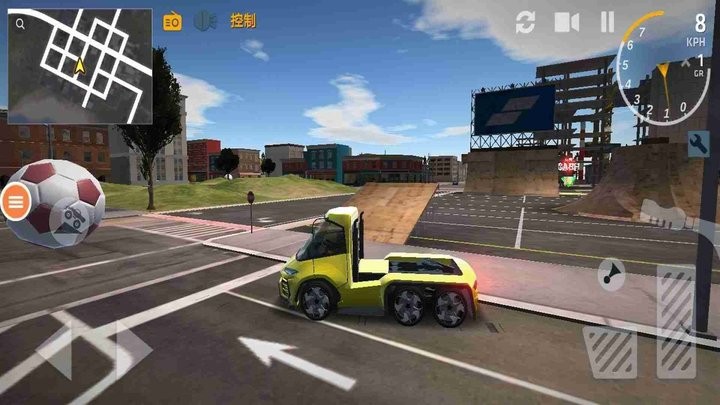Screen dimensions: 720x405
Task: Open the 控制 controls option
Action: [x=242, y=20]
